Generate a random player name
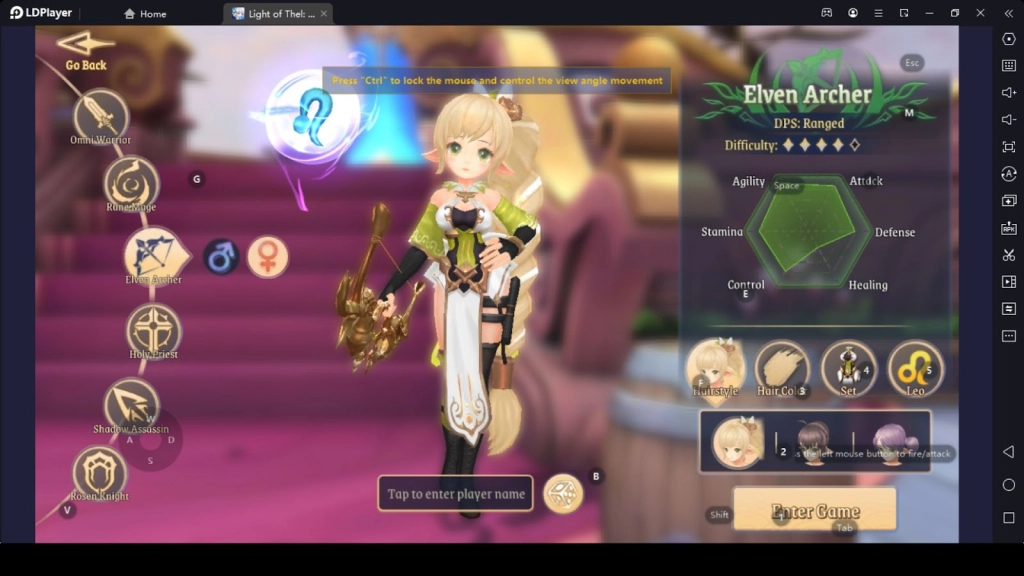The width and height of the screenshot is (1024, 576). [x=563, y=494]
